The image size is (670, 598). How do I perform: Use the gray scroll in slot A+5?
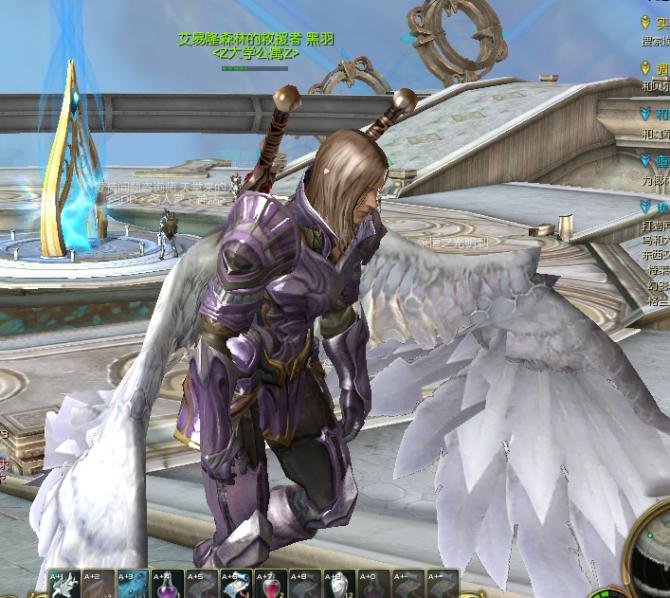pyautogui.click(x=201, y=585)
